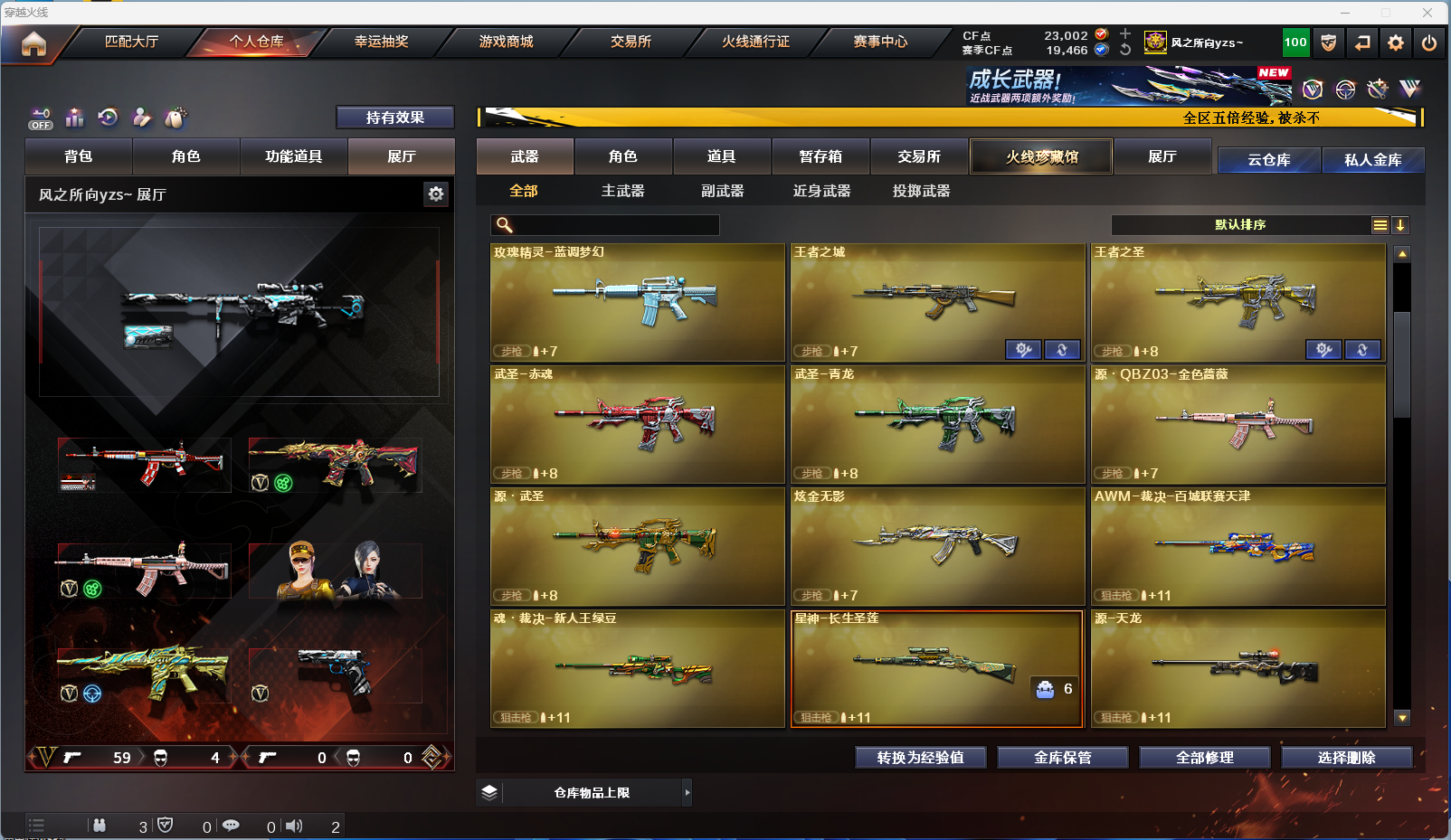The image size is (1451, 840).
Task: Open the 默认排序 sort dropdown
Action: pos(1240,225)
